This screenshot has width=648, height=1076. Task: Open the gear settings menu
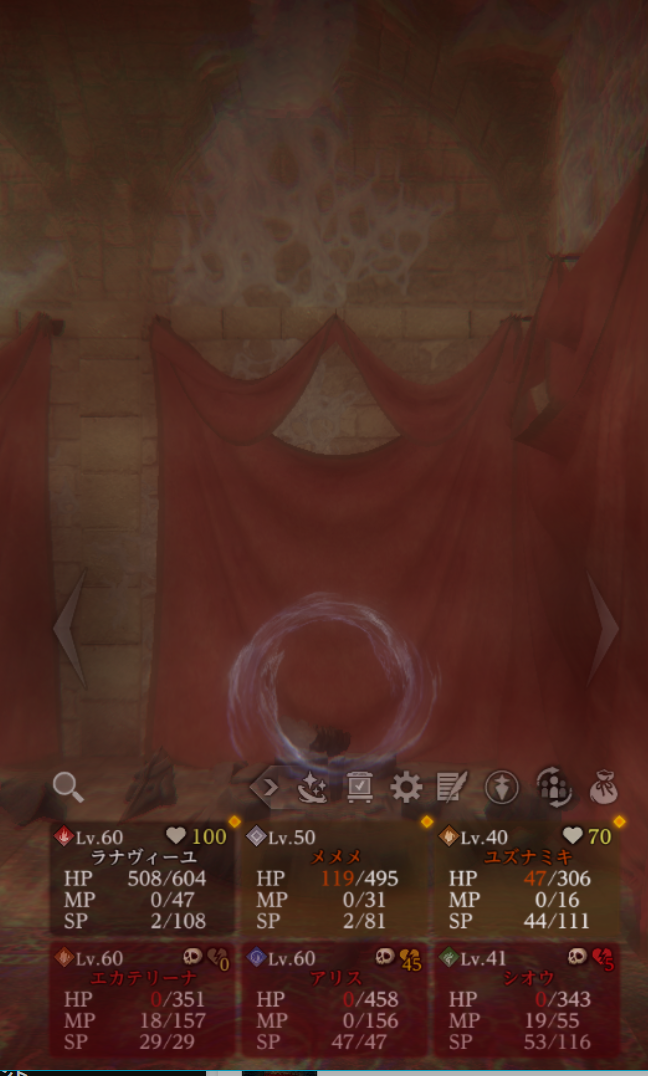pos(406,788)
